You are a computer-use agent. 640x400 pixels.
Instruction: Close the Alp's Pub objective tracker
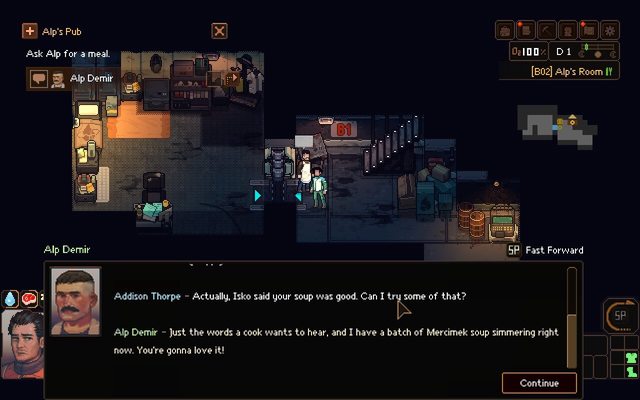[x=219, y=31]
